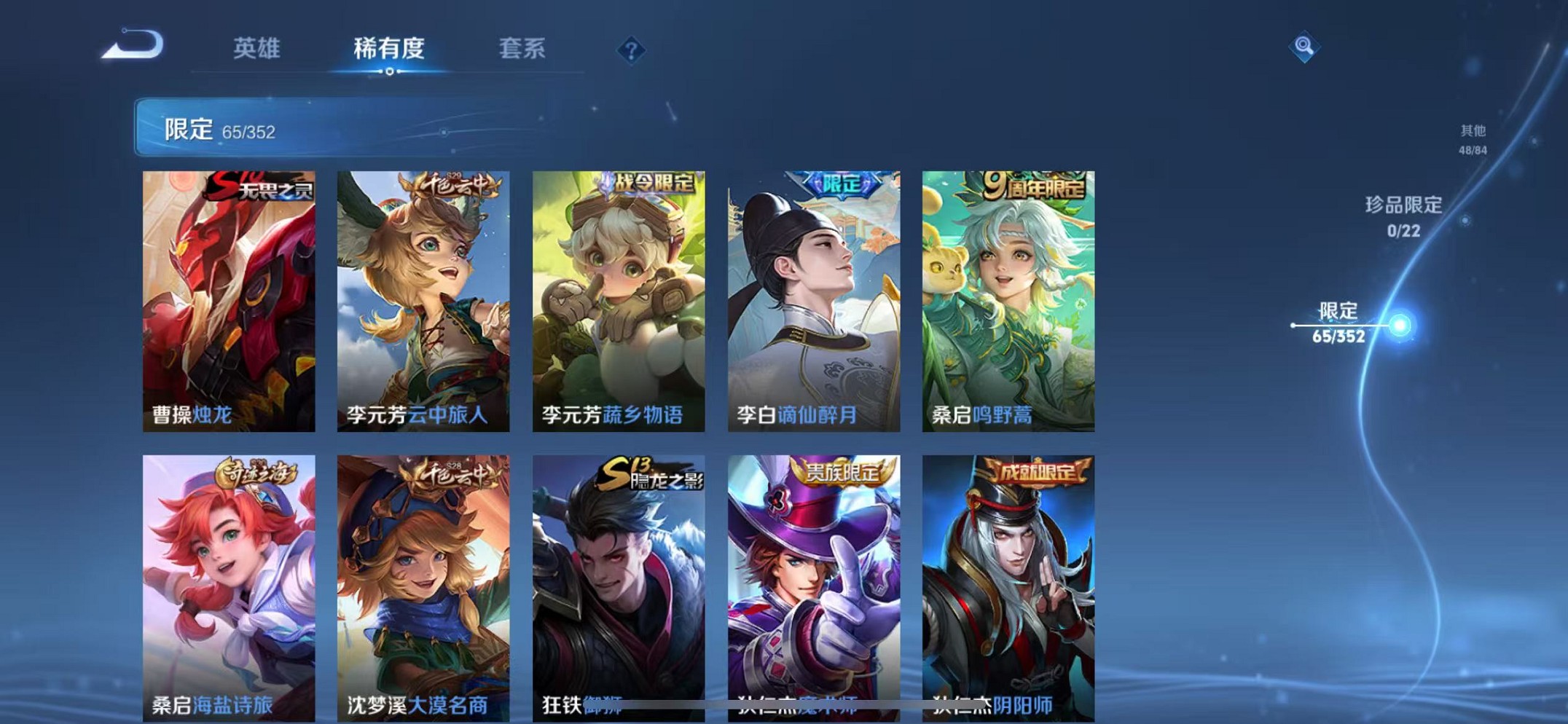
Task: Open the 其他 48/84 section on the right
Action: (1475, 139)
